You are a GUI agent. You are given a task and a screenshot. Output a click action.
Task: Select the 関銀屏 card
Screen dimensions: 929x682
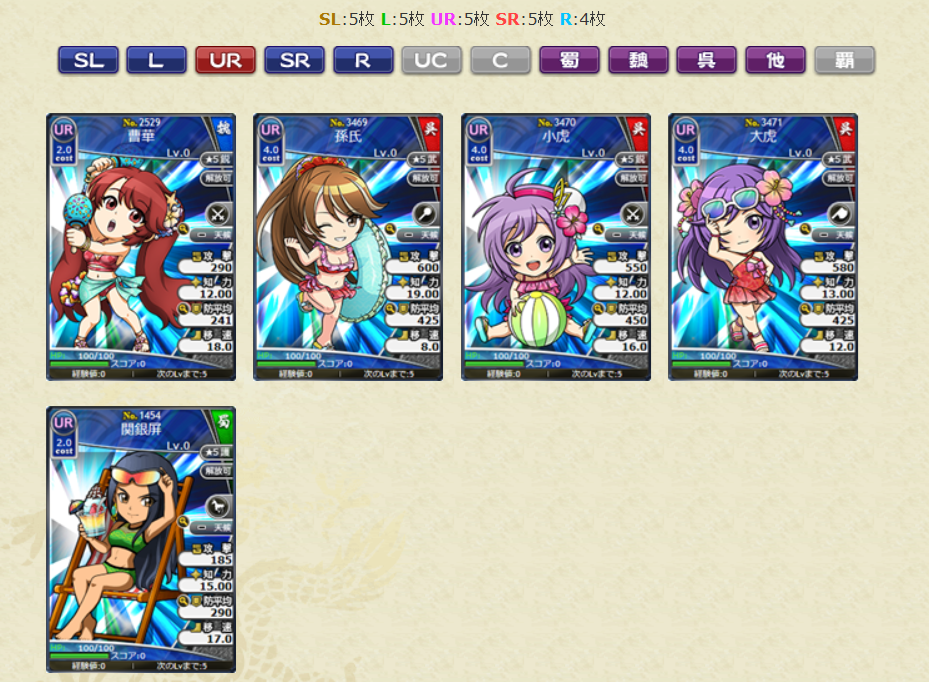[141, 539]
